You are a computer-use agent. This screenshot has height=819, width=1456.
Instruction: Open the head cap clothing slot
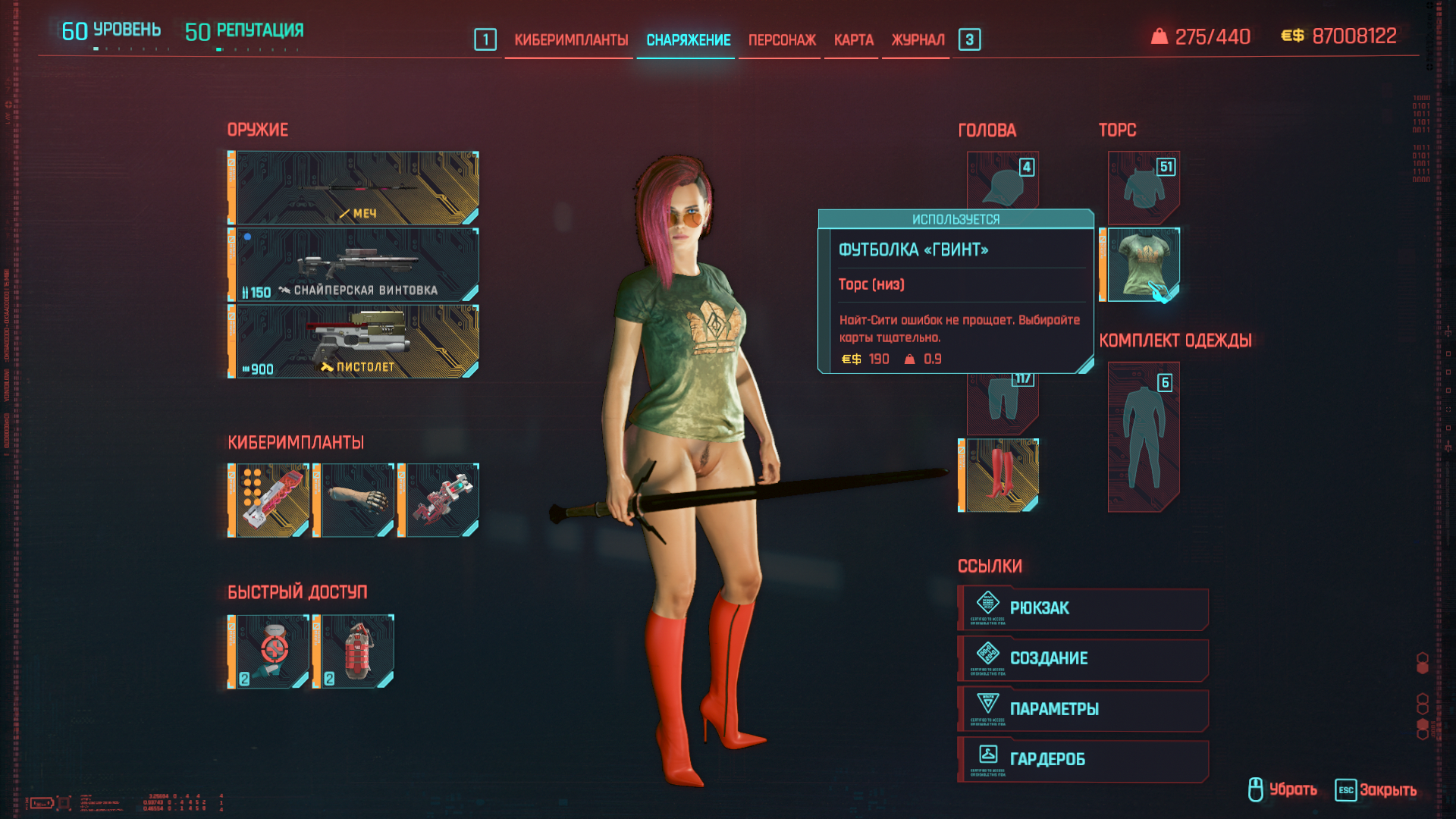tap(1003, 182)
